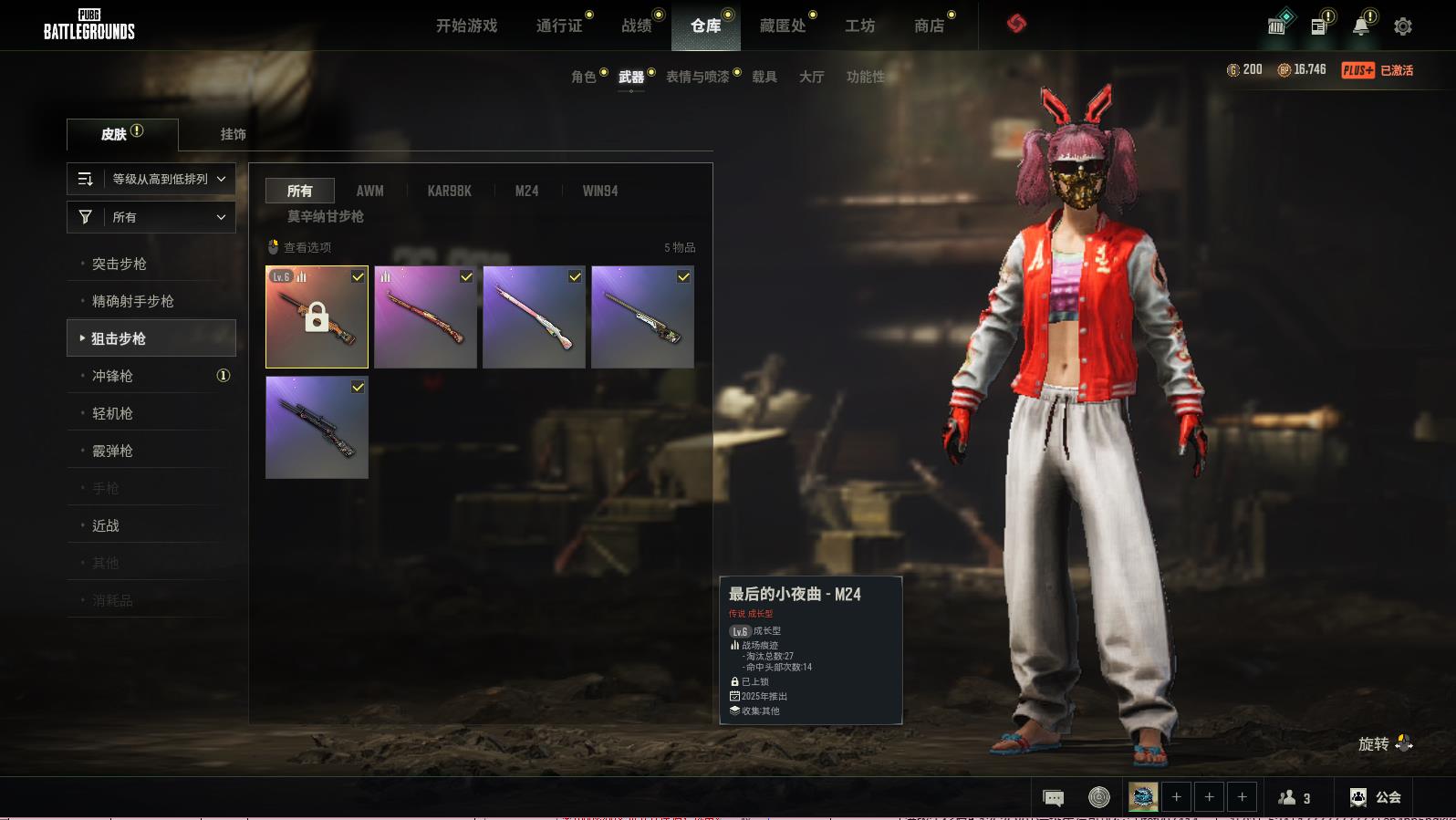Switch to the 载具 vehicle subtab
1456x820 pixels.
pyautogui.click(x=764, y=77)
